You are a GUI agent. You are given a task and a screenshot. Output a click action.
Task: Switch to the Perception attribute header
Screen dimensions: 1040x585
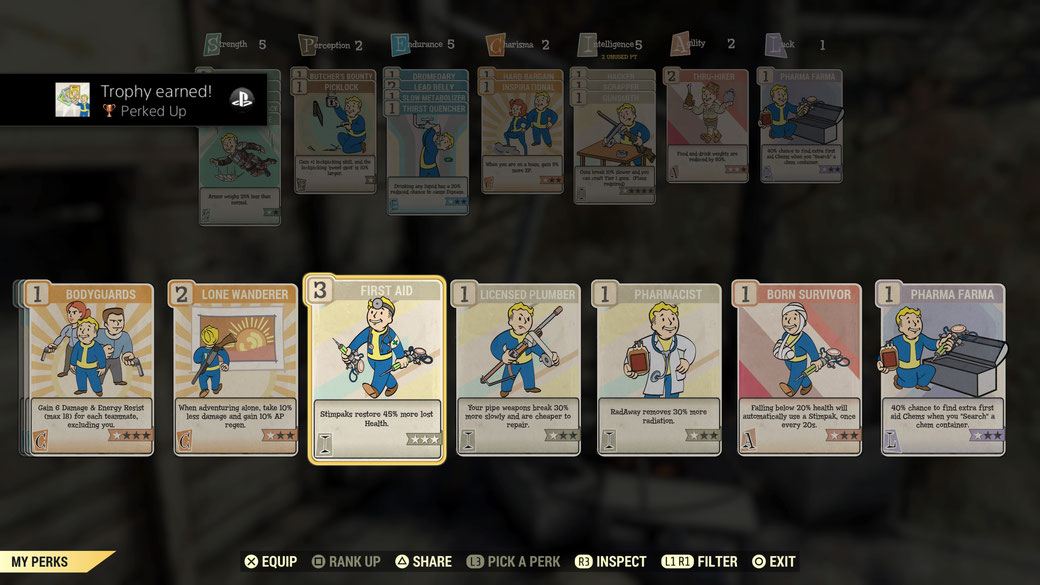click(330, 45)
